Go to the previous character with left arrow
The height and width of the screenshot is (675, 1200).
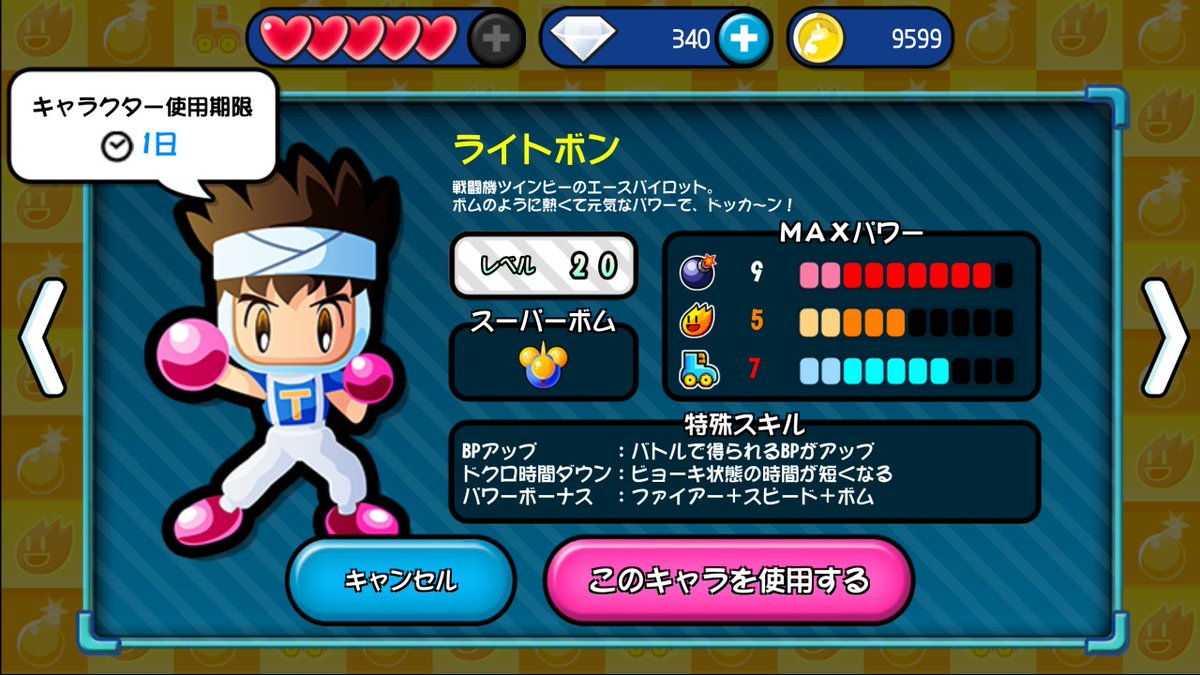tap(40, 337)
